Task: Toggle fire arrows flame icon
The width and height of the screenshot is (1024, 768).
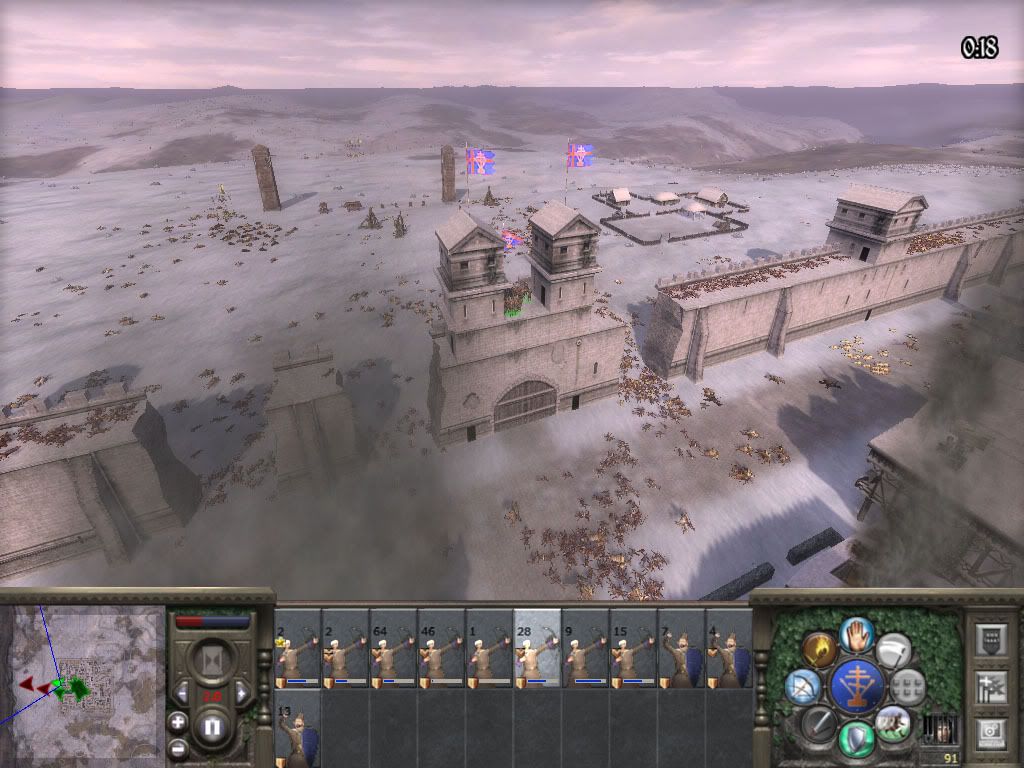Action: pyautogui.click(x=820, y=650)
